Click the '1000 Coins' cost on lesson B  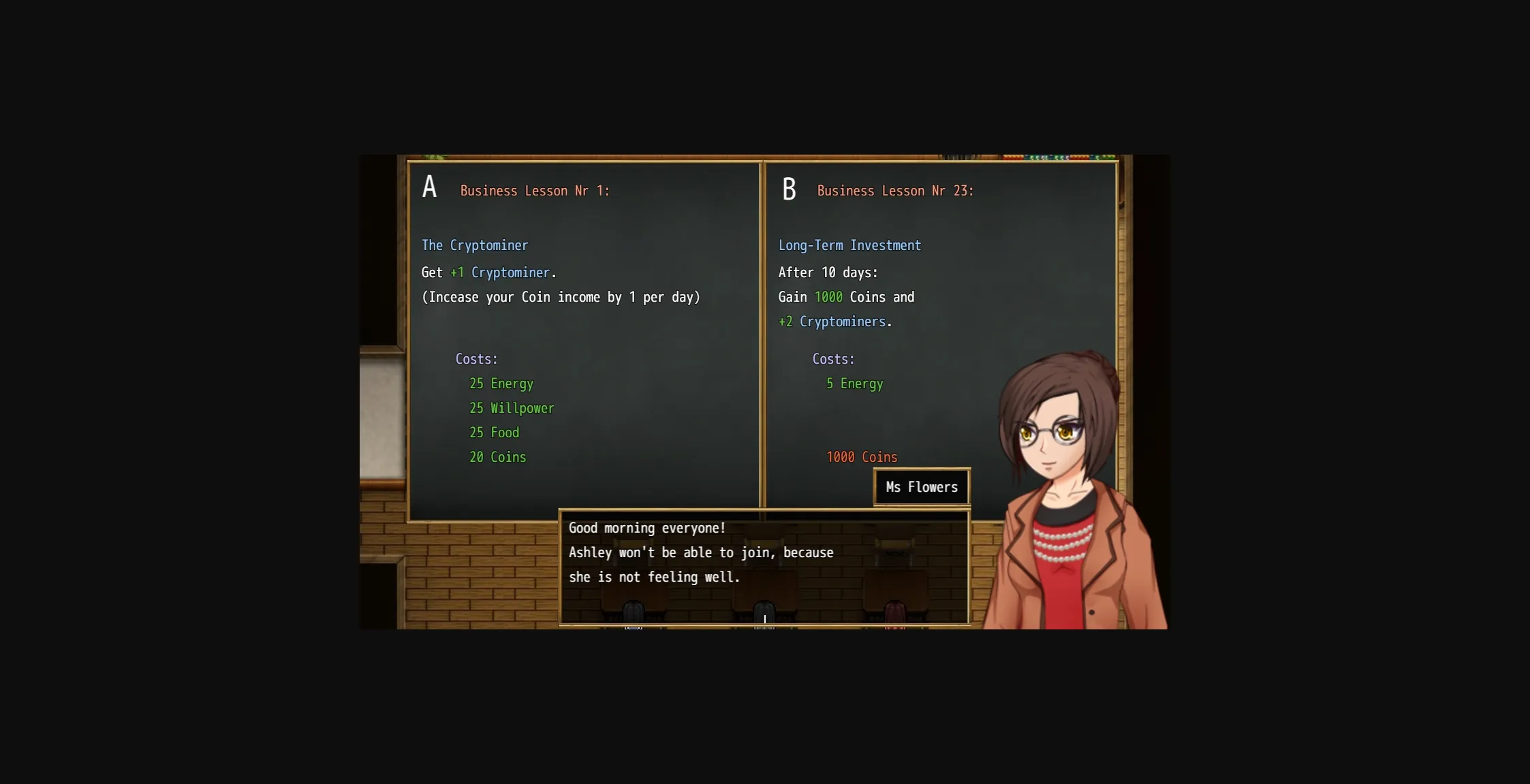pyautogui.click(x=861, y=456)
